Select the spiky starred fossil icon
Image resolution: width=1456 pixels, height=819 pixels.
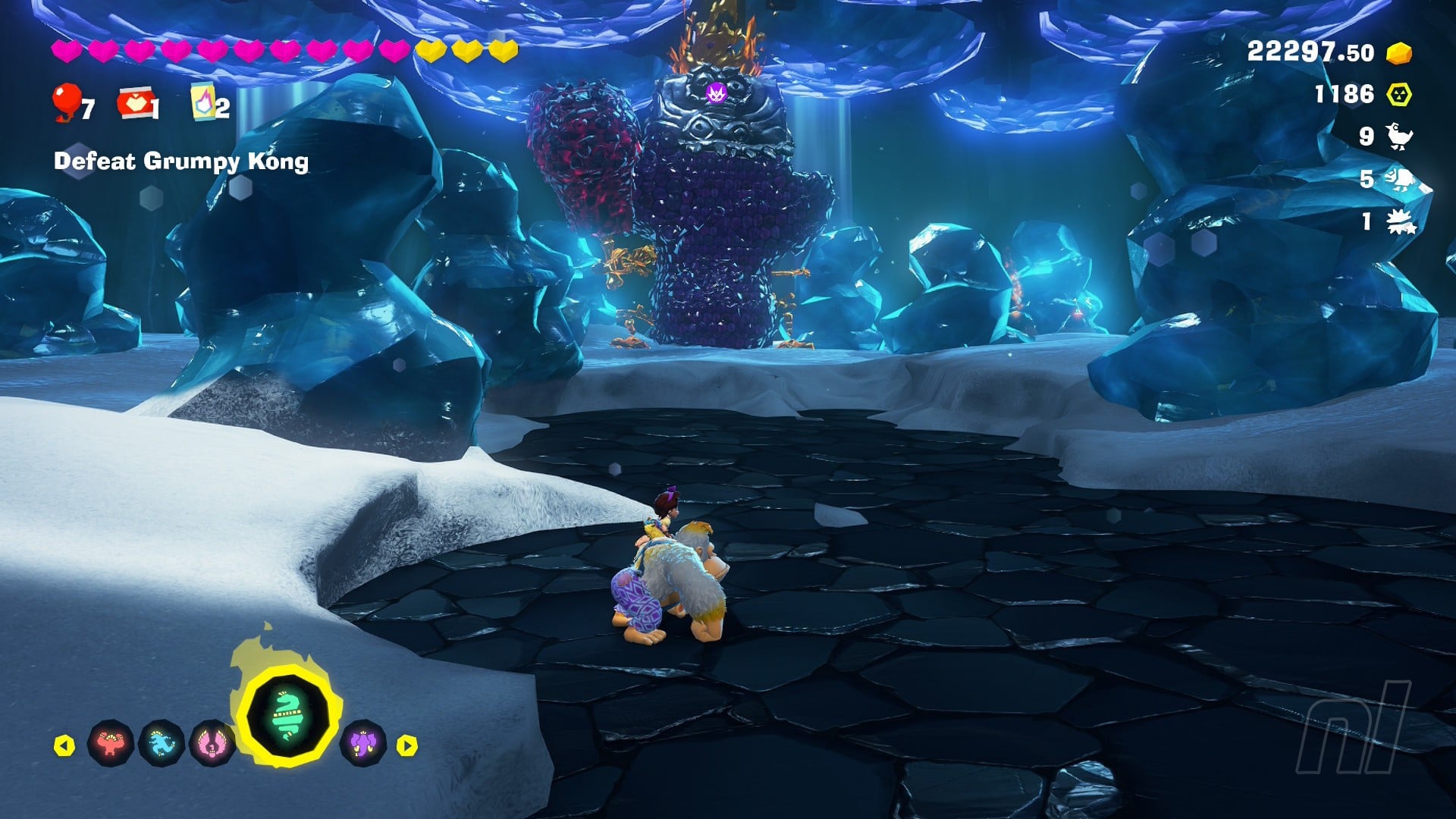pyautogui.click(x=1400, y=222)
